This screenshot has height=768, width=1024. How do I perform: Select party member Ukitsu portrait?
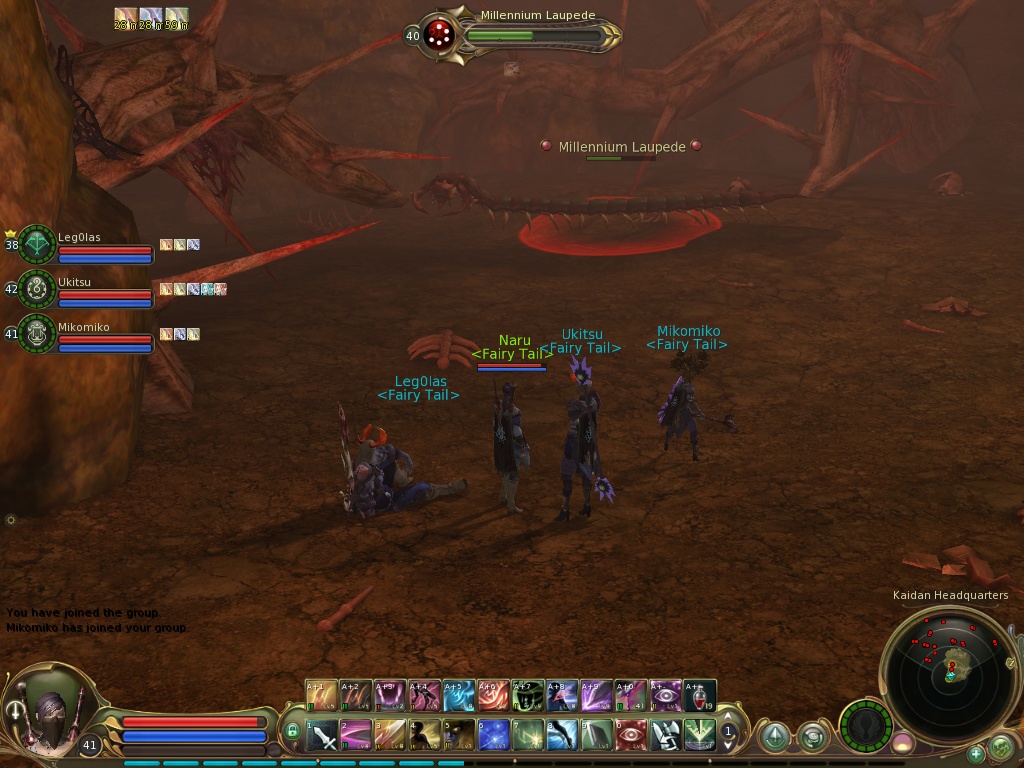37,290
